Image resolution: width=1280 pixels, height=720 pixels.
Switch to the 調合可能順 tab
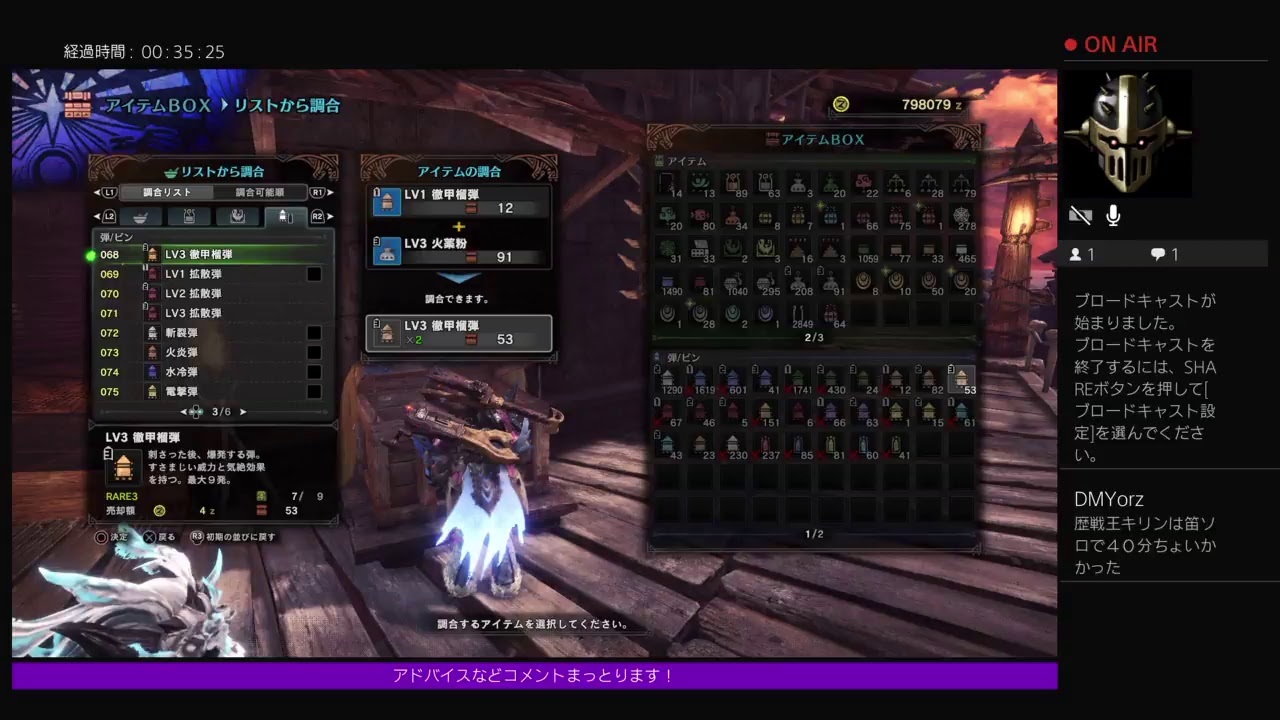coord(259,192)
